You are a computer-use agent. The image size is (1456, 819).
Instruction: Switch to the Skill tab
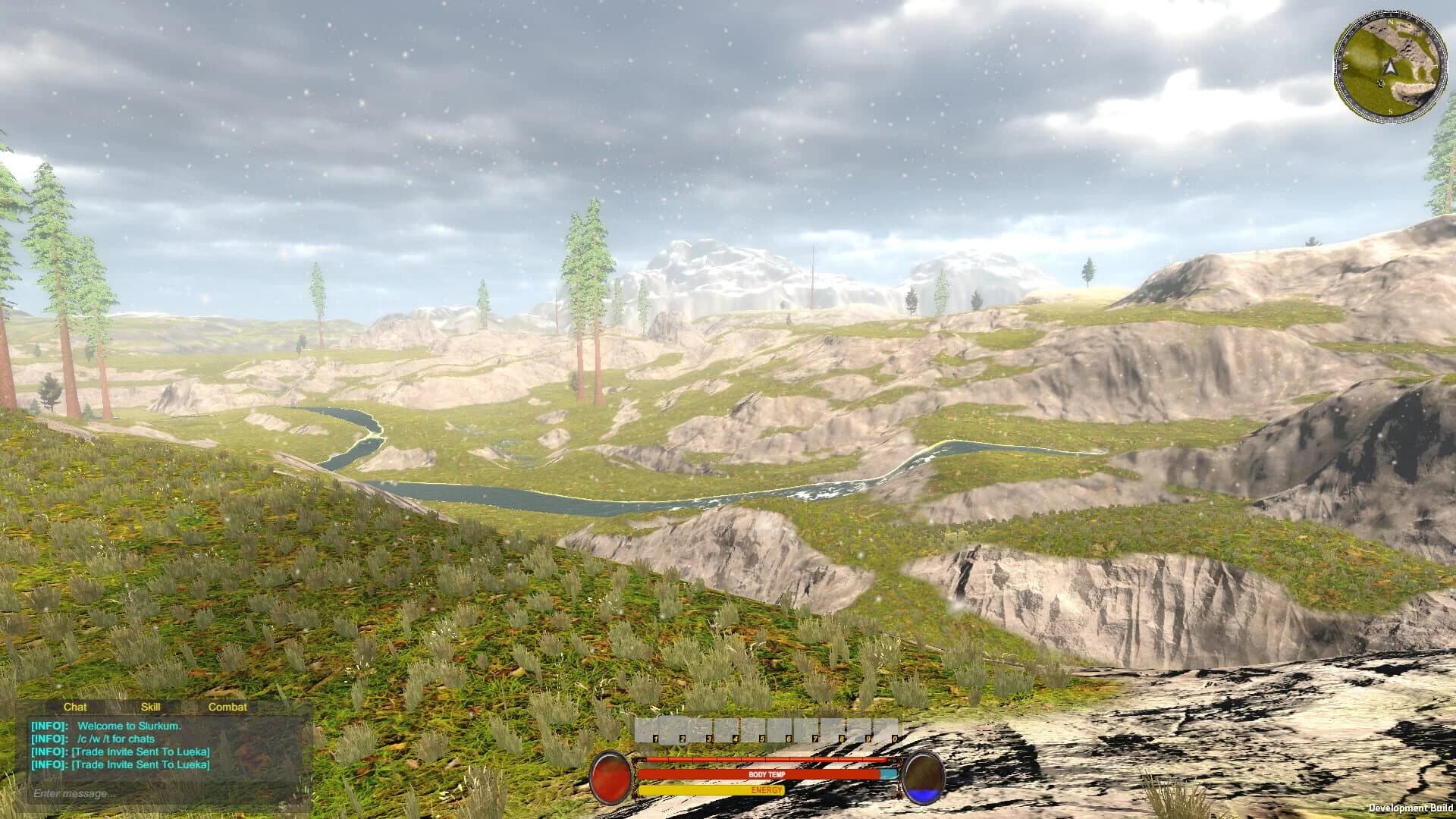[x=151, y=707]
